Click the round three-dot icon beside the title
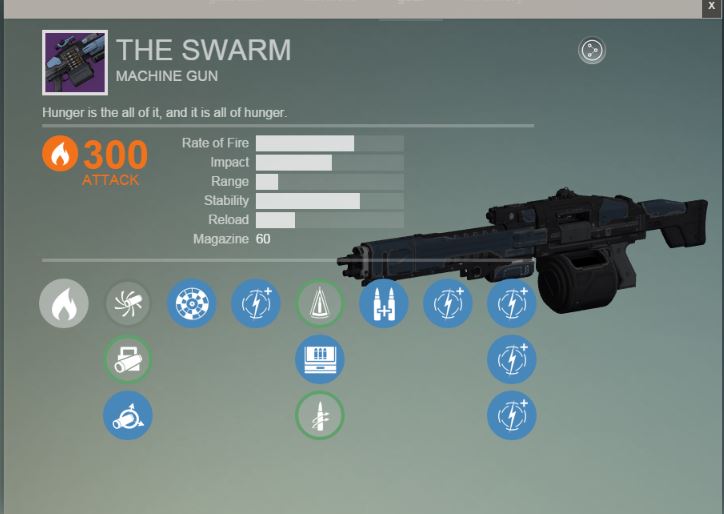This screenshot has height=514, width=724. pos(592,50)
